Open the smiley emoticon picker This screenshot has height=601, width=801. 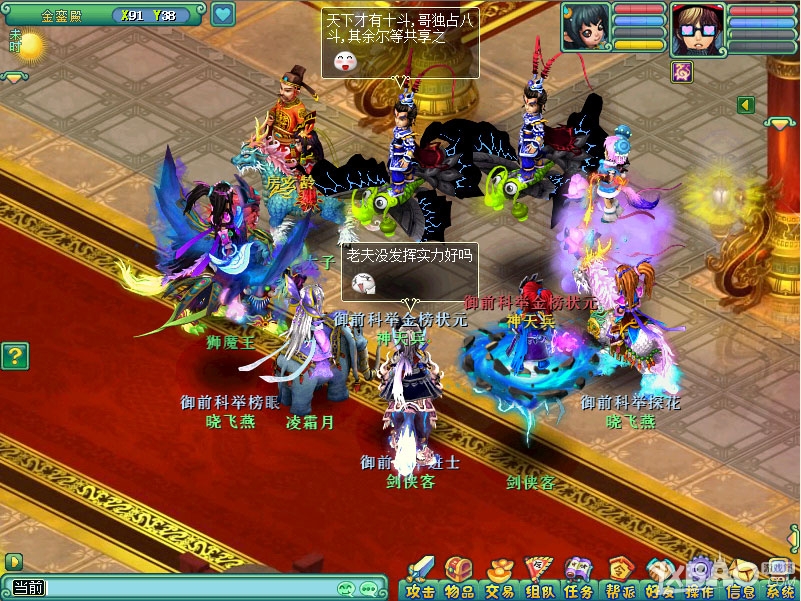coord(347,588)
